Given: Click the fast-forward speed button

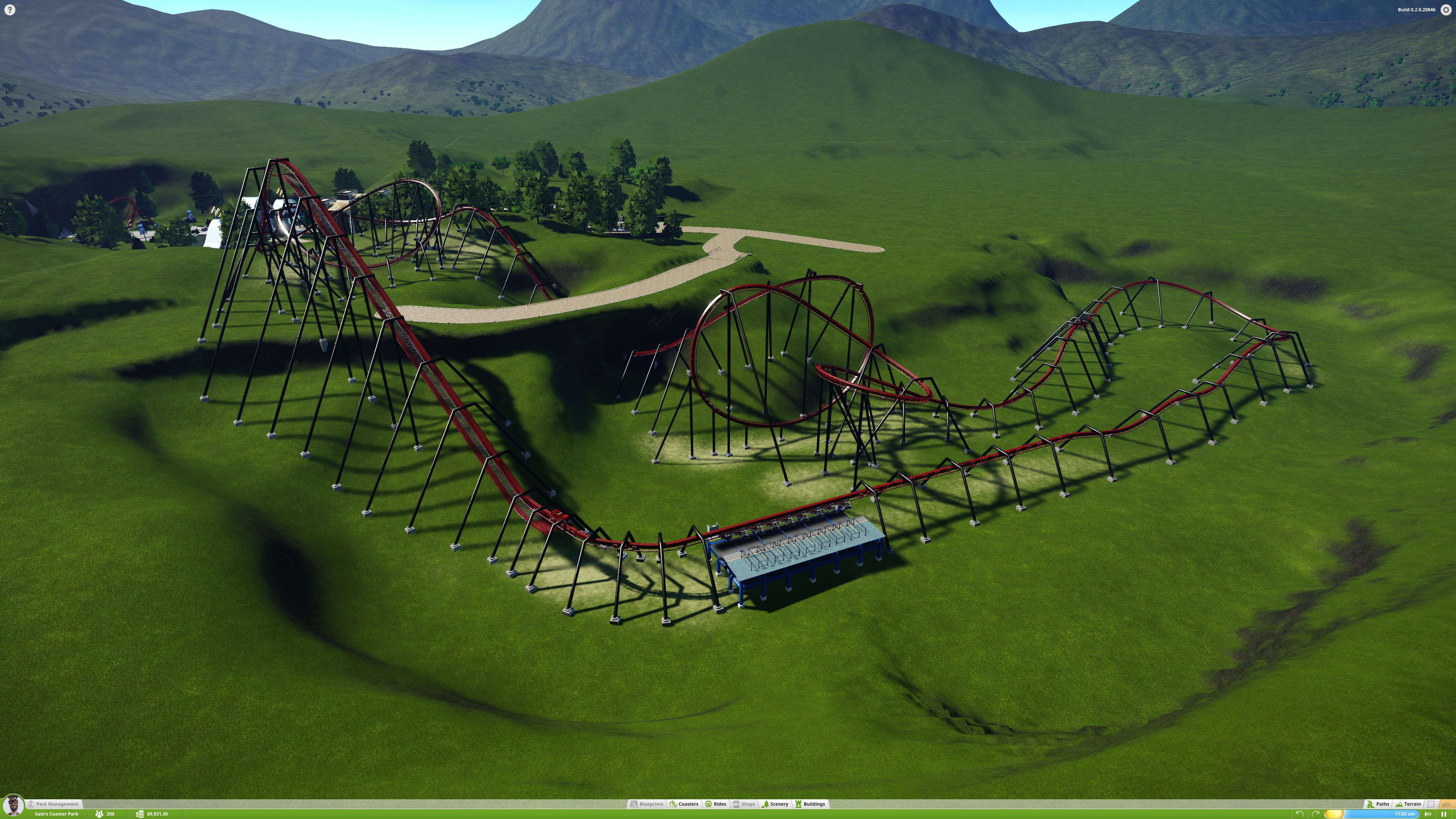Looking at the screenshot, I should [1428, 814].
